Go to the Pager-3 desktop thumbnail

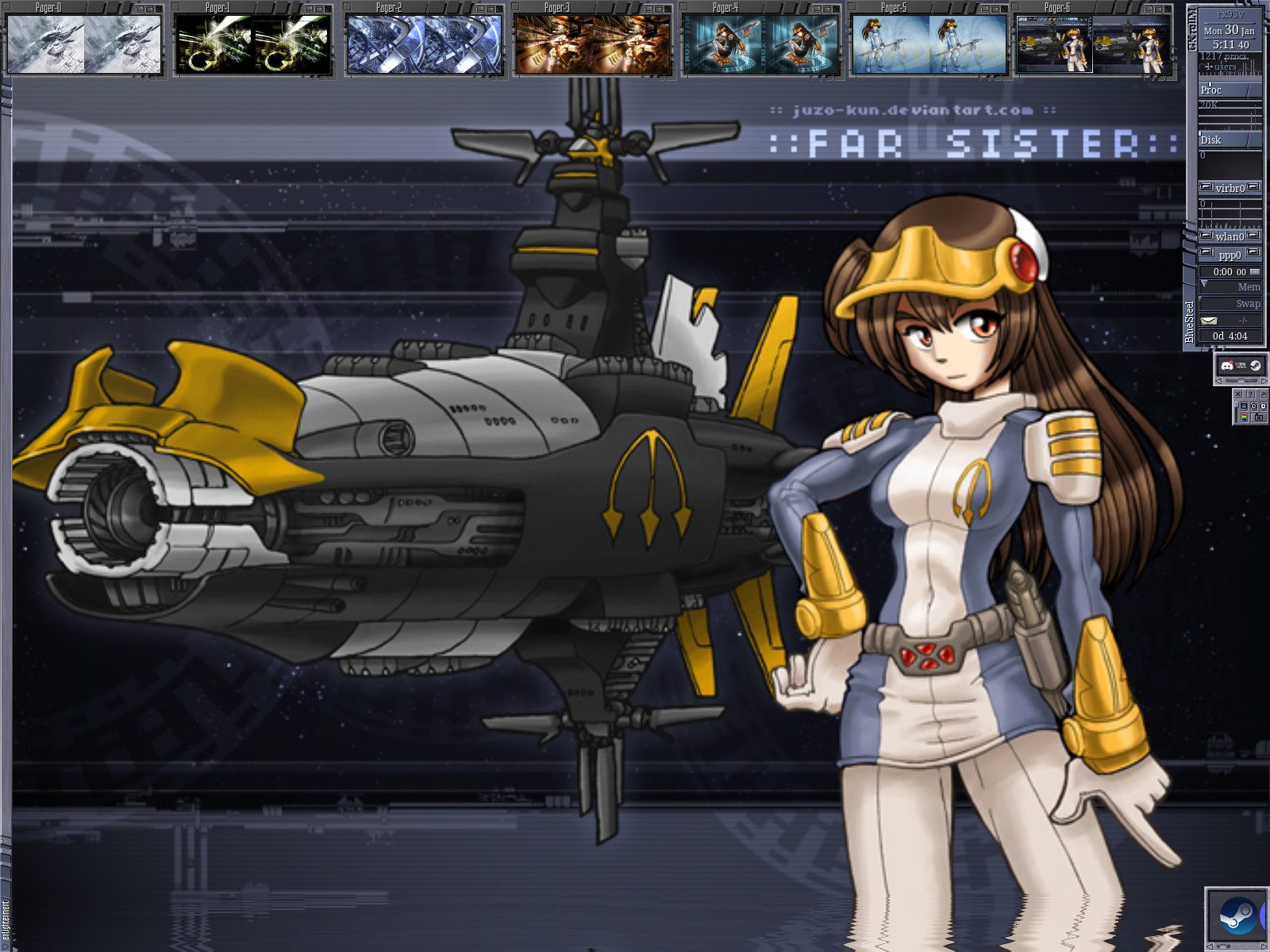click(592, 45)
